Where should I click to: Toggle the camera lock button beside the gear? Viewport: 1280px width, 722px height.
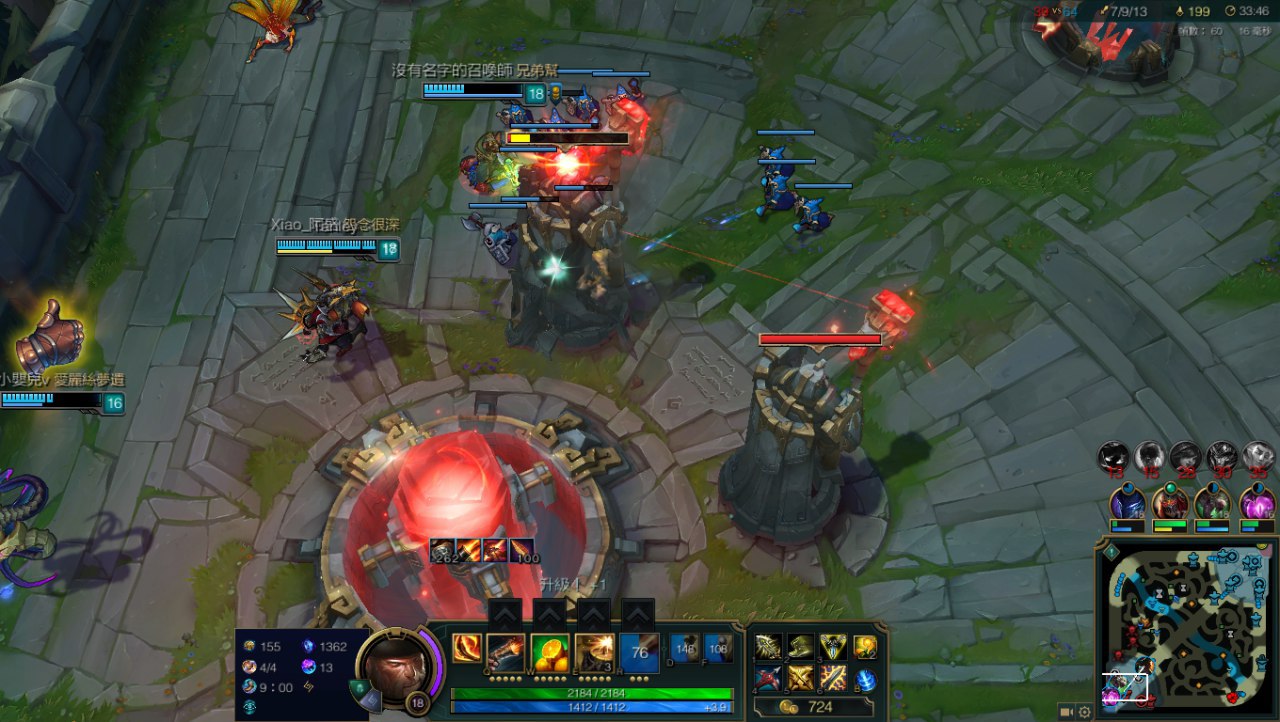[x=1067, y=711]
